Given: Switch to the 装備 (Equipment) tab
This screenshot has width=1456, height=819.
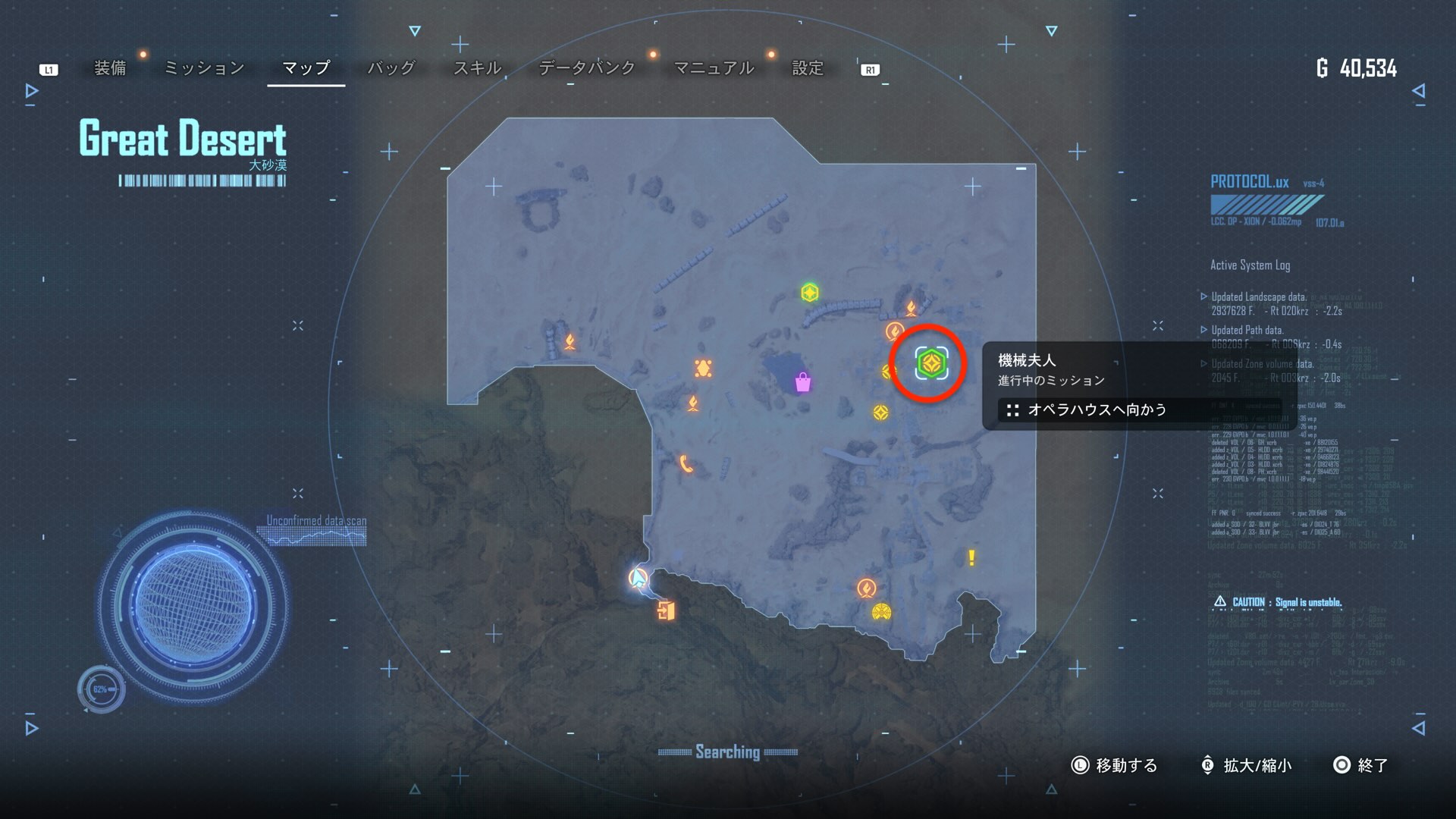Looking at the screenshot, I should [110, 68].
